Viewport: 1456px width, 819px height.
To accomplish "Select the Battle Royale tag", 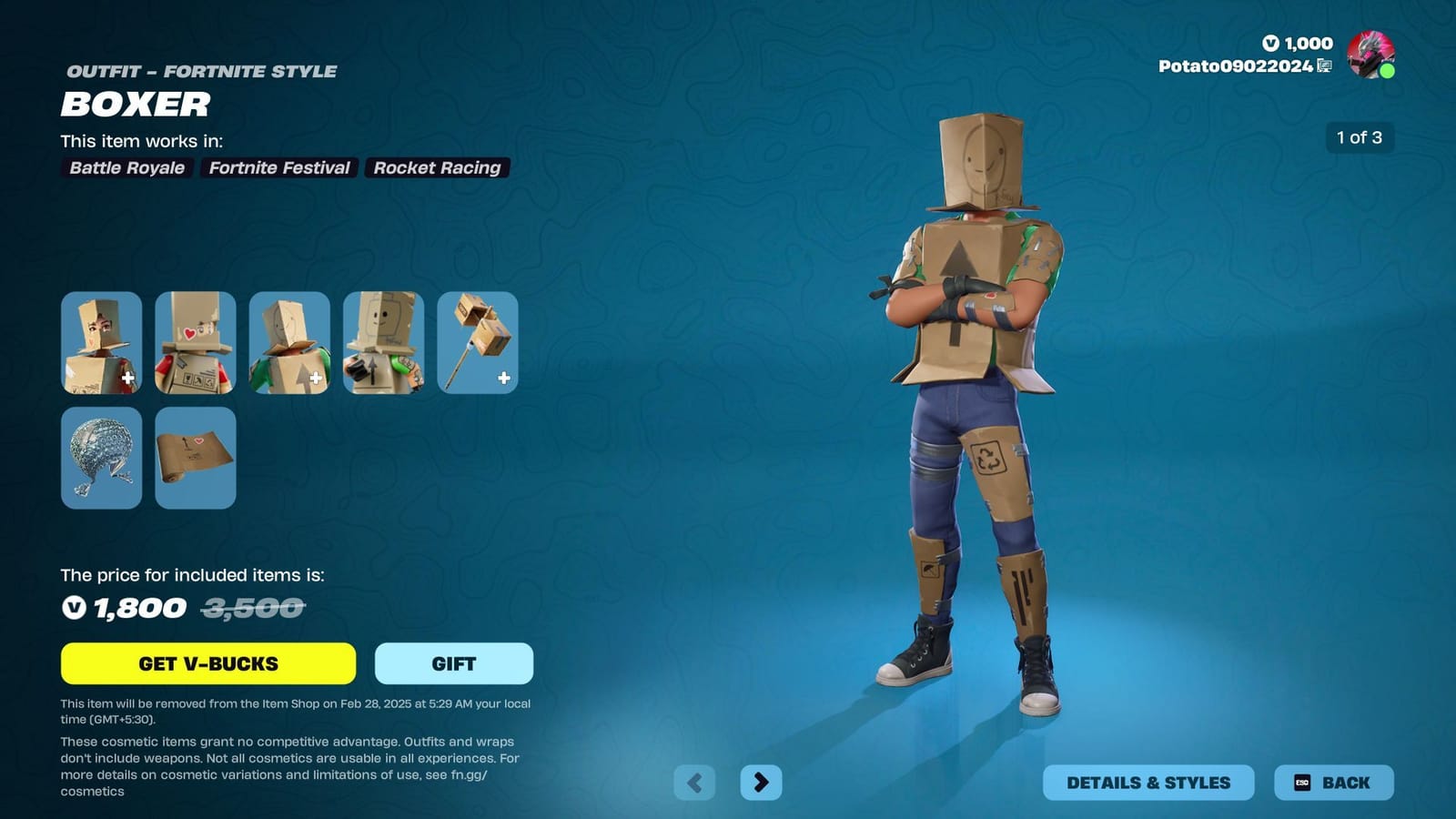I will (x=126, y=167).
